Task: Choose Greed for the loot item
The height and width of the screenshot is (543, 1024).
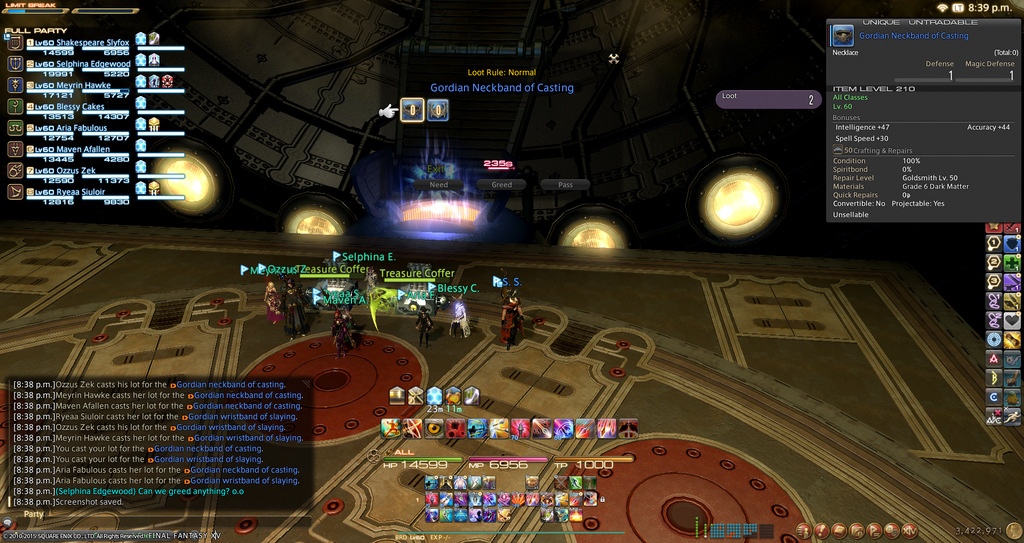Action: (x=501, y=185)
